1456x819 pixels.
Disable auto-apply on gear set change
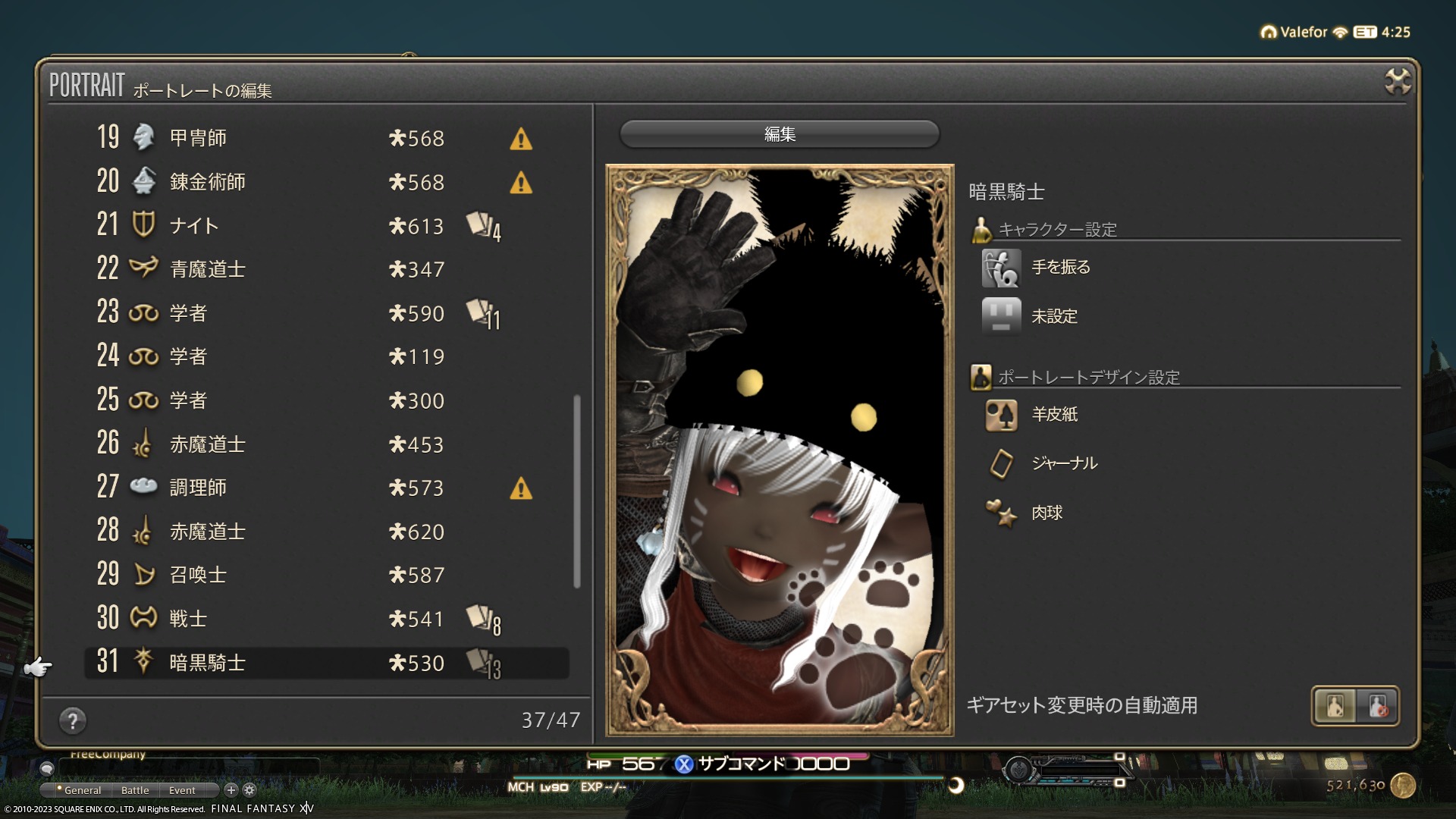tap(1378, 706)
